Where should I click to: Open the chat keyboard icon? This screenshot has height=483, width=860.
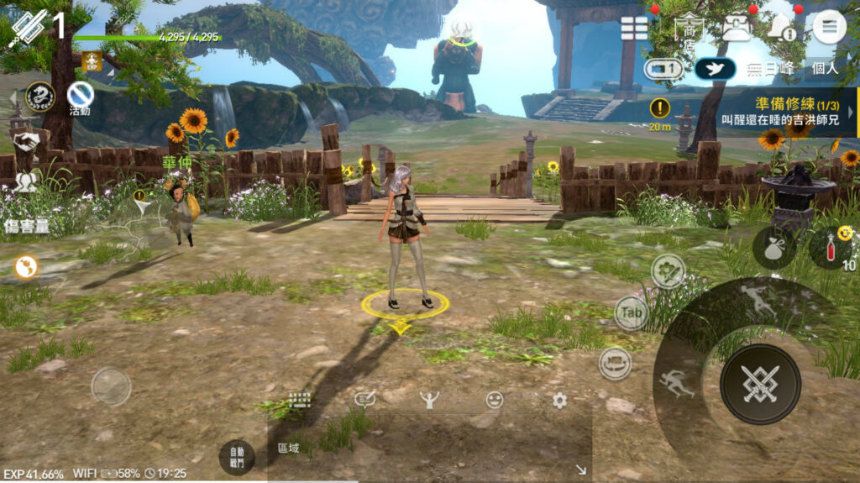tap(300, 399)
